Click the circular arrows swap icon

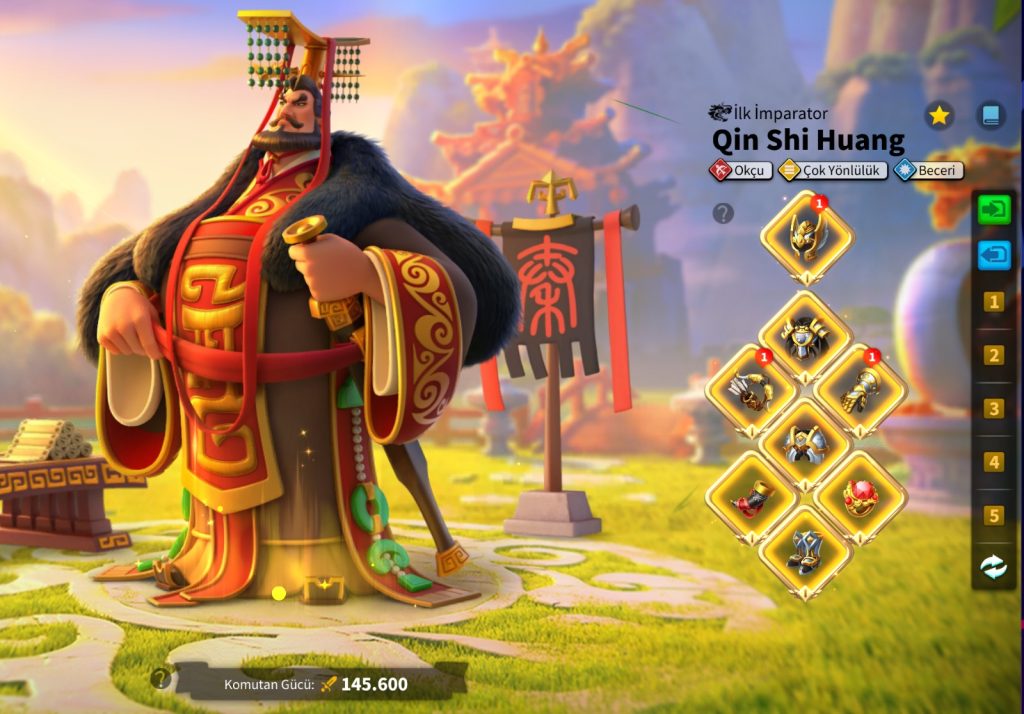point(994,567)
